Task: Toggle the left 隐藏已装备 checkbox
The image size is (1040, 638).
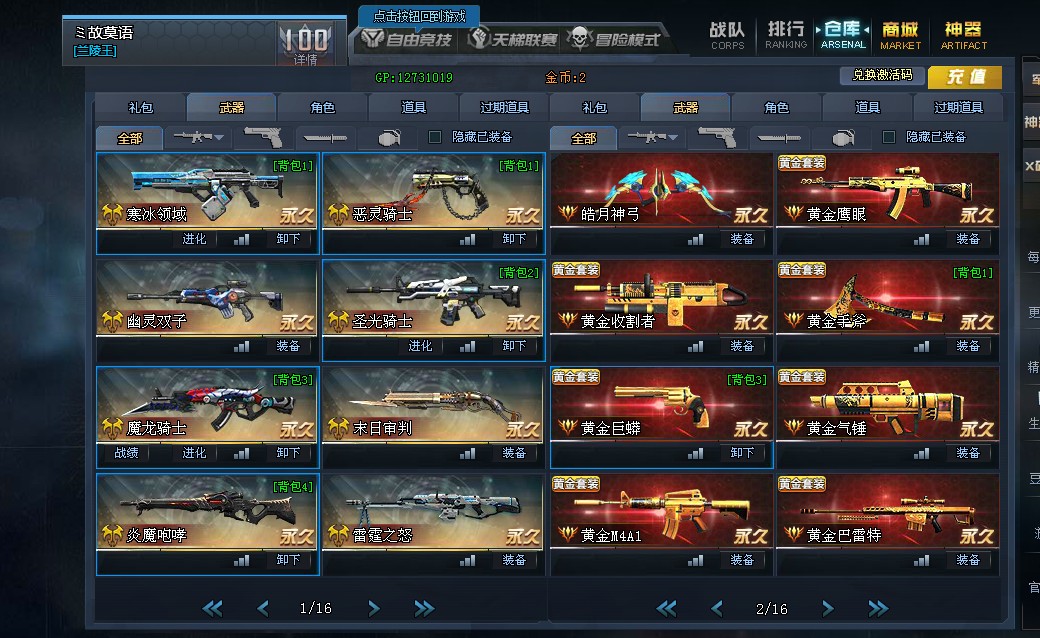Action: (x=435, y=137)
